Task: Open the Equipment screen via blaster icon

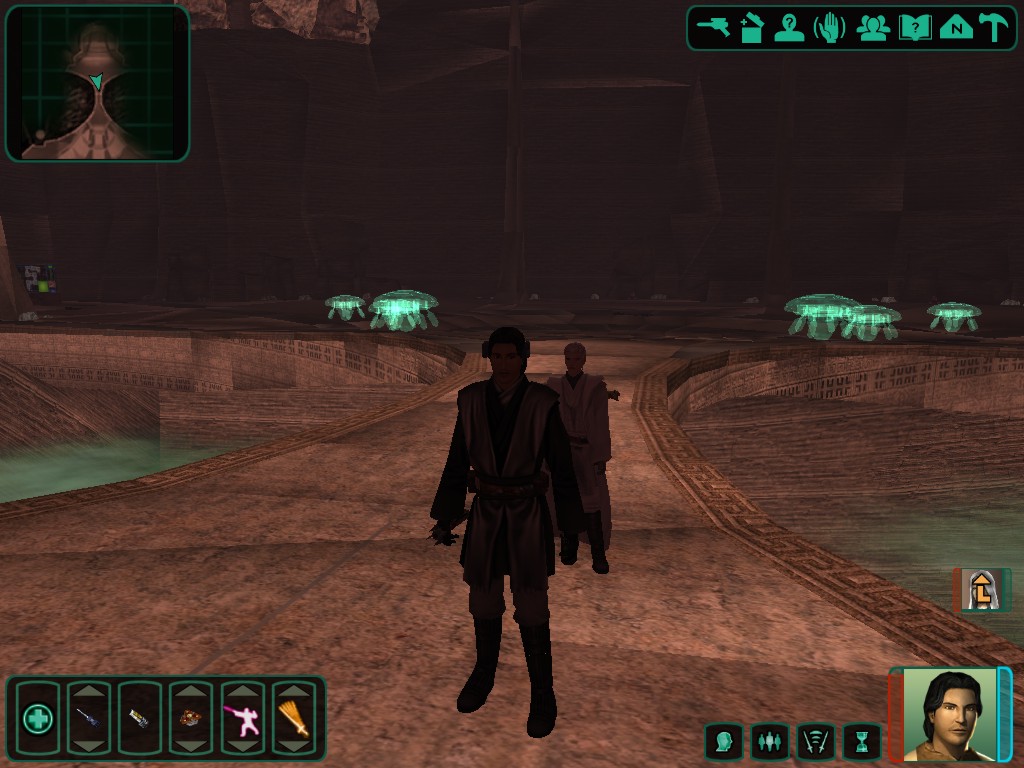Action: pyautogui.click(x=713, y=28)
